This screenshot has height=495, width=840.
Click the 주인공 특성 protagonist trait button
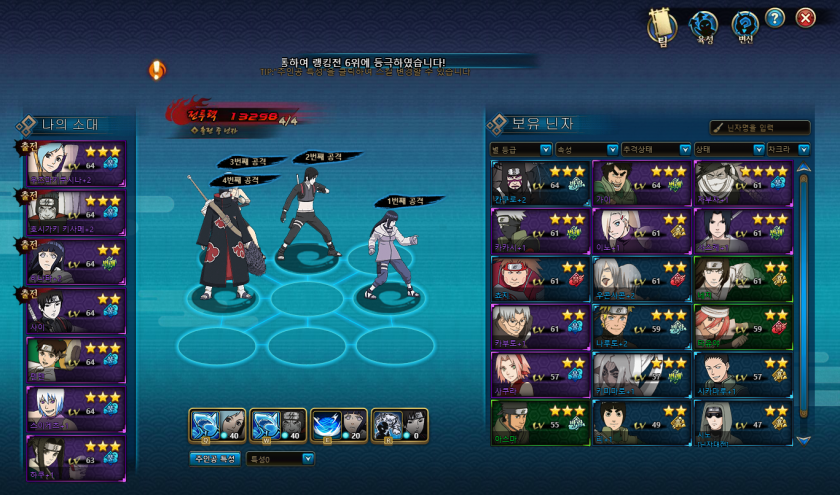[x=214, y=459]
